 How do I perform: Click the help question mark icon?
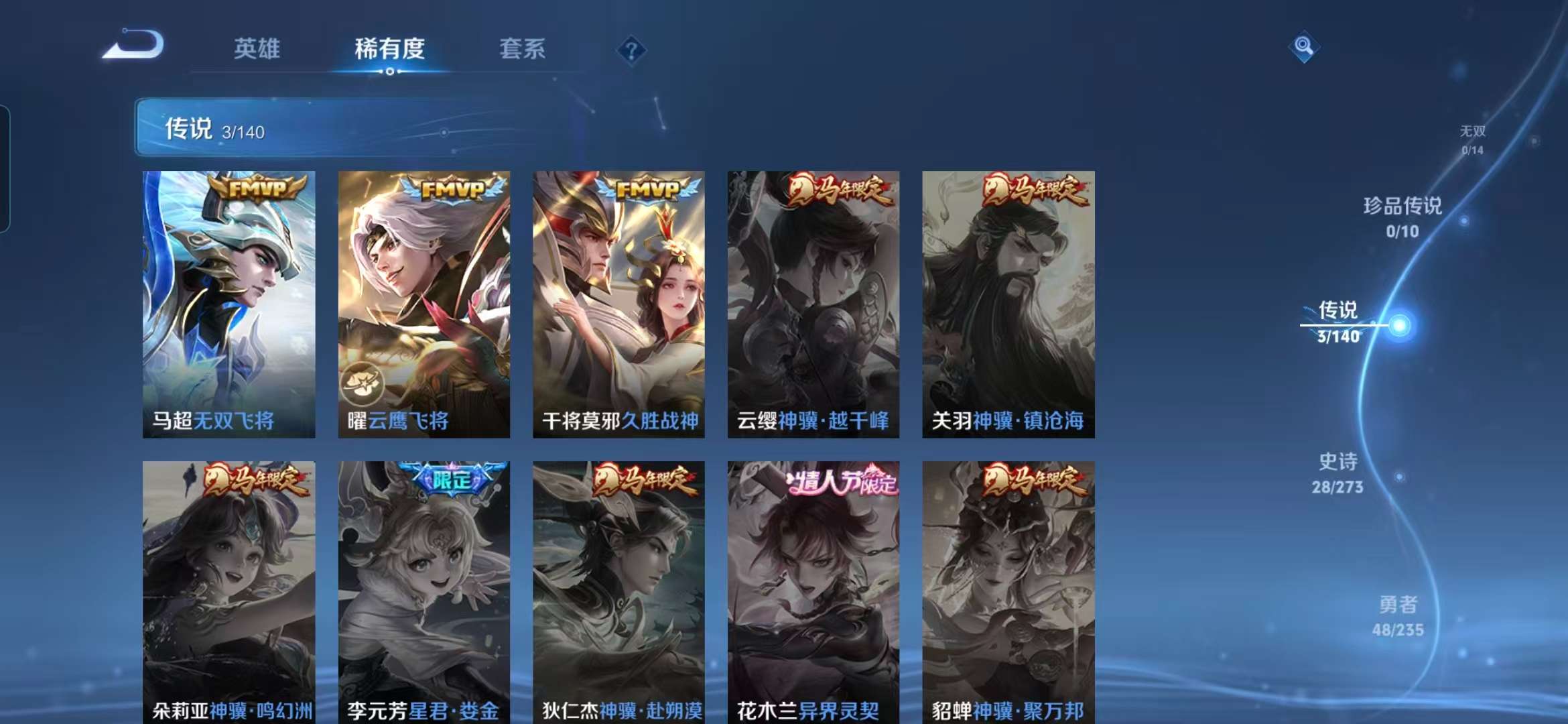[x=631, y=49]
